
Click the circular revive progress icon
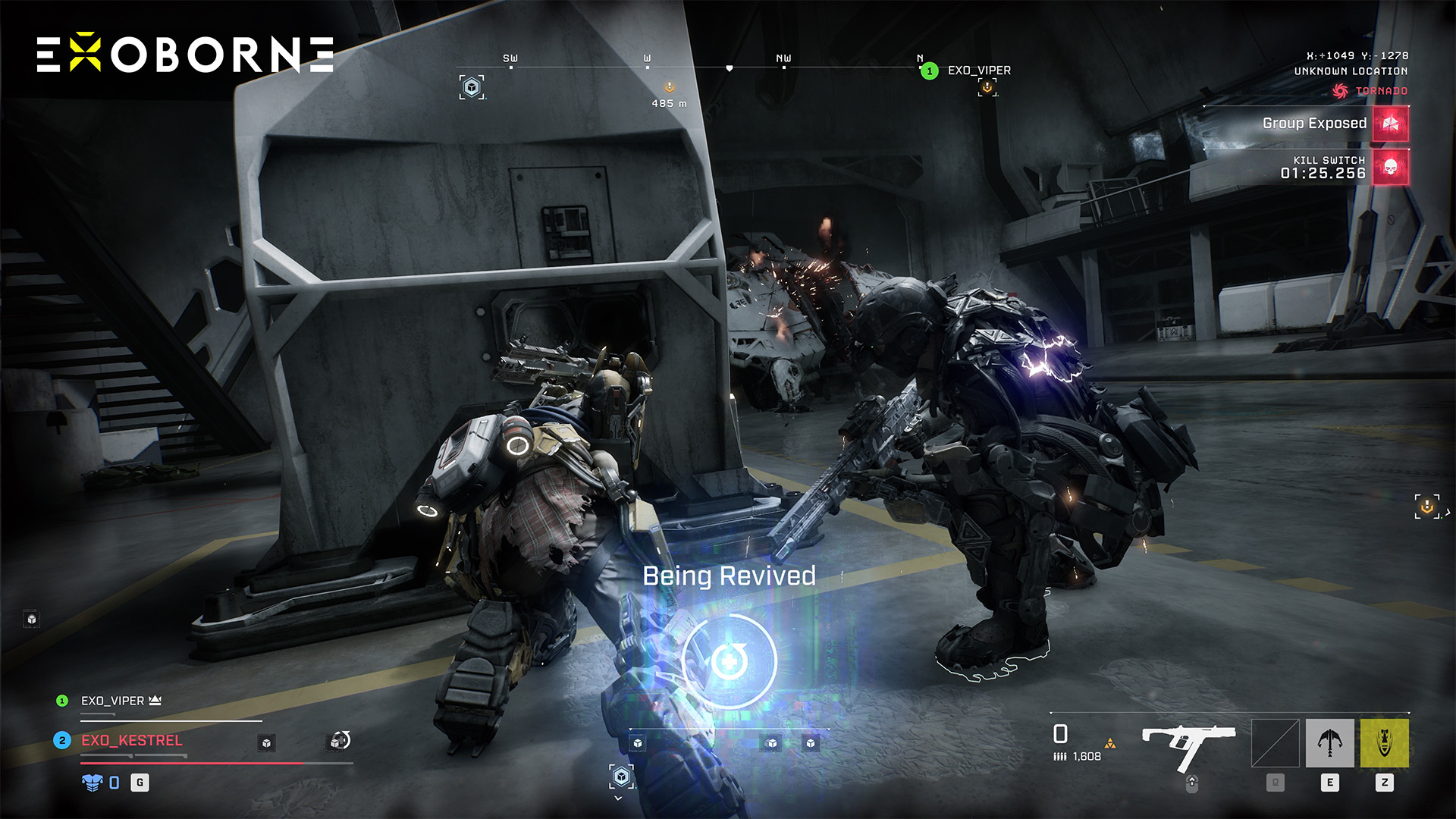point(729,661)
